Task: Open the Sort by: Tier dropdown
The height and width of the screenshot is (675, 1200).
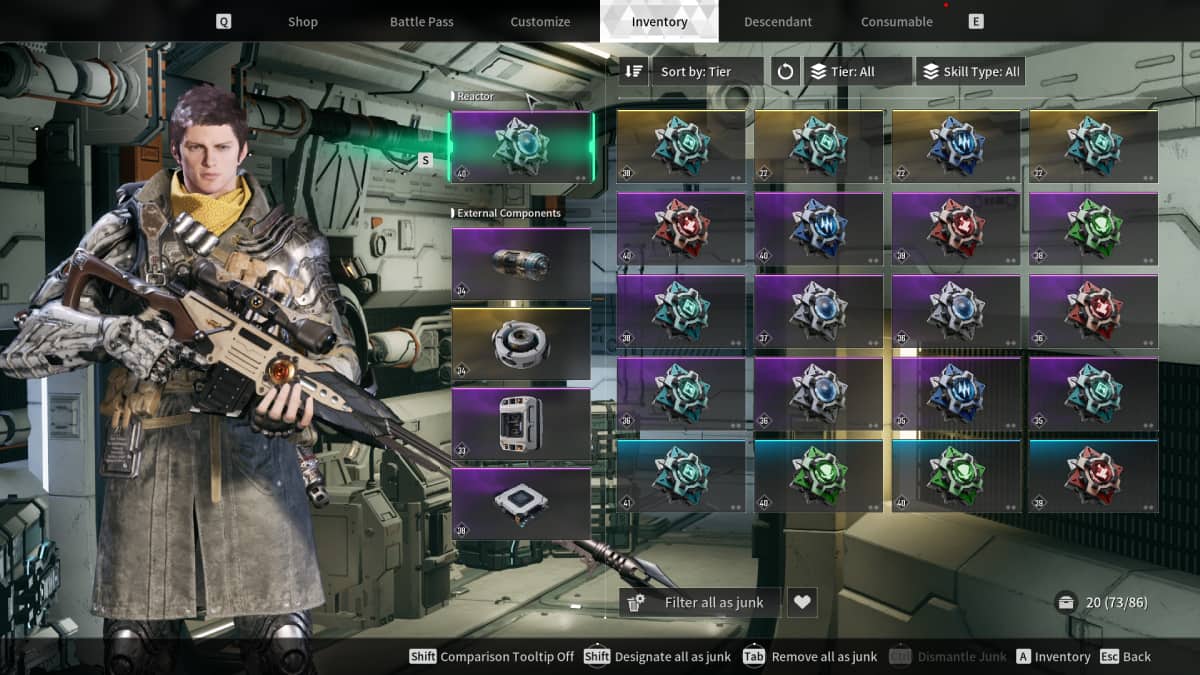Action: coord(707,72)
